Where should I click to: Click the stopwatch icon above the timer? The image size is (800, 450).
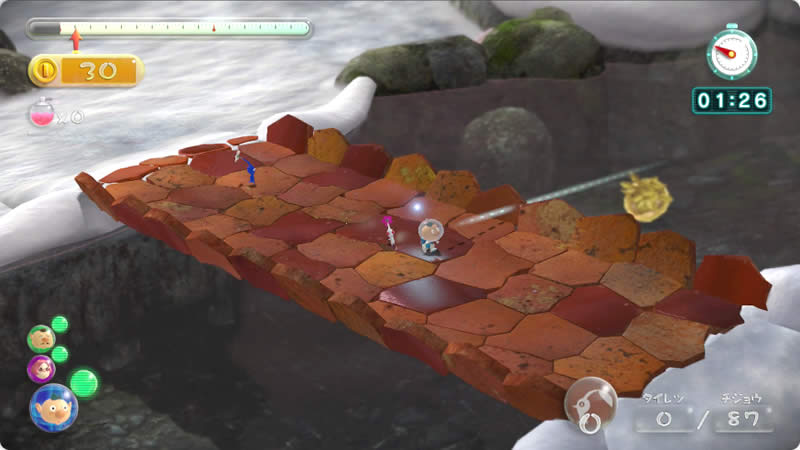click(731, 52)
